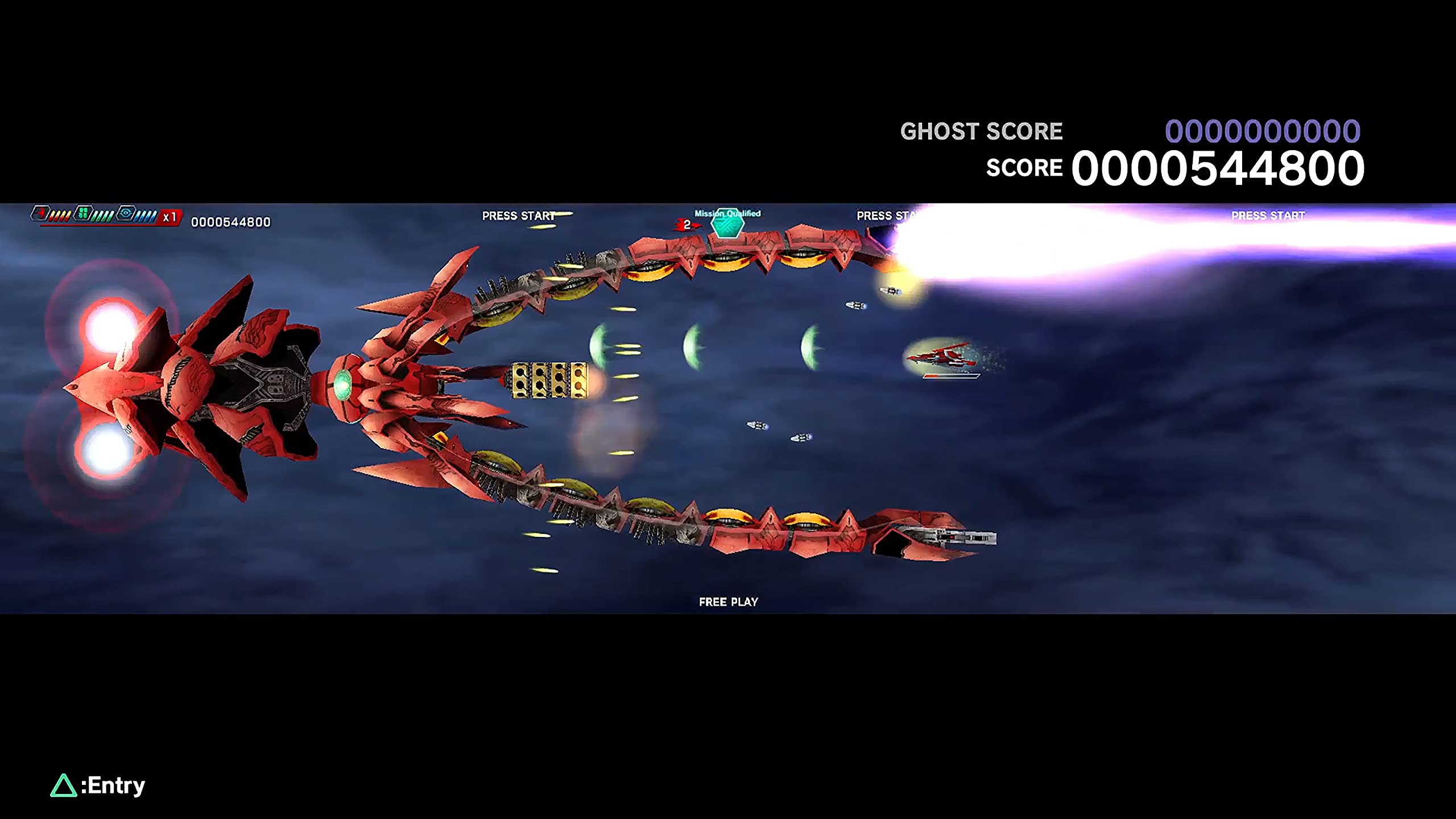Viewport: 1456px width, 819px height.
Task: Click the Mission Qualified text label
Action: tap(728, 214)
